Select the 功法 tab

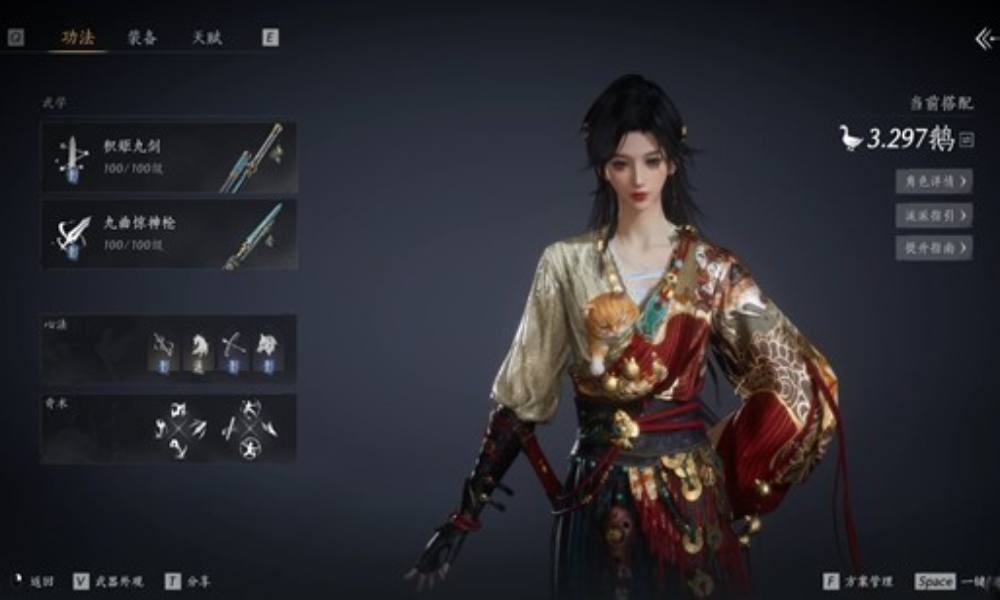point(78,37)
